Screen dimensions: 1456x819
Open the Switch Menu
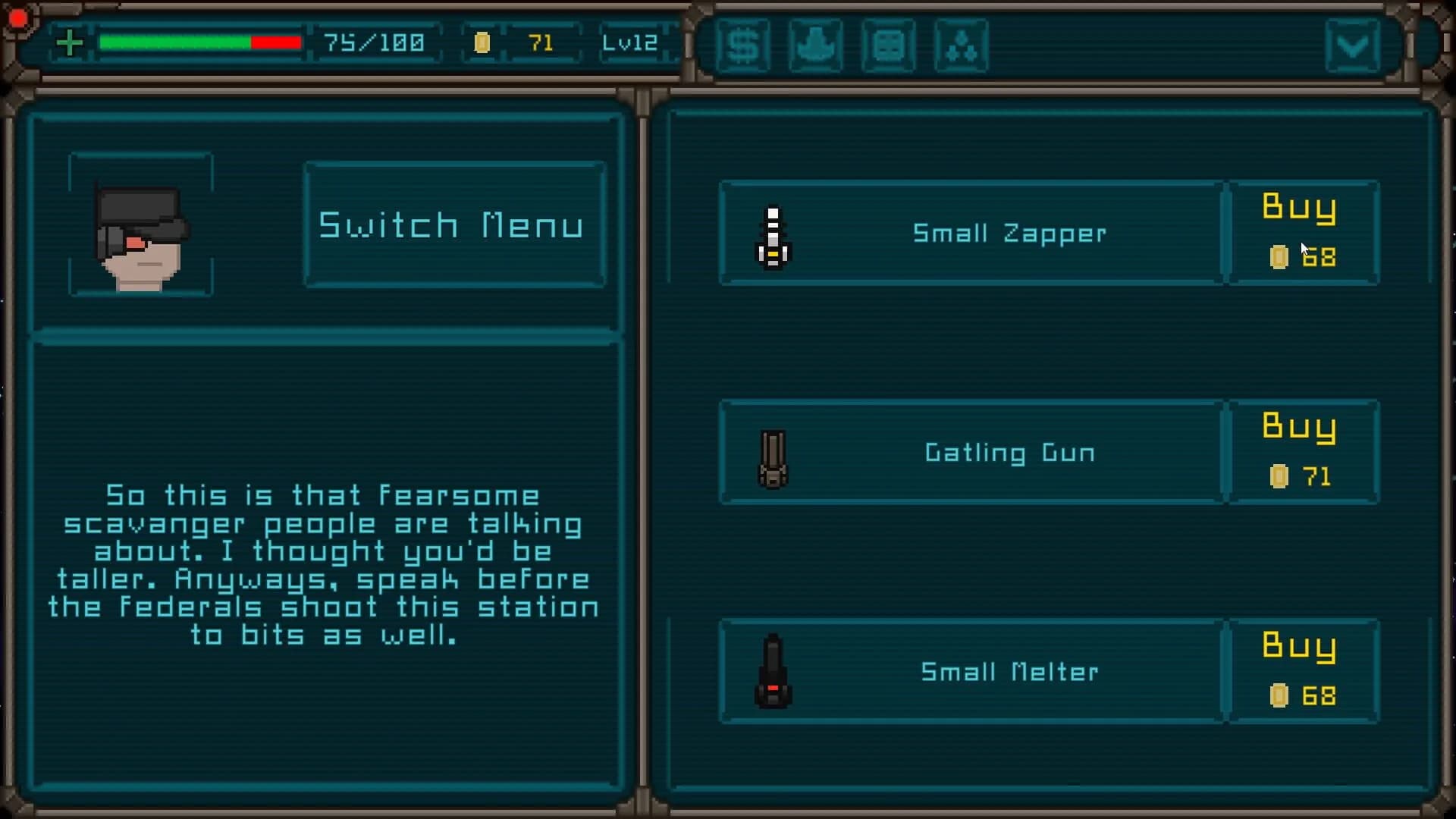453,224
